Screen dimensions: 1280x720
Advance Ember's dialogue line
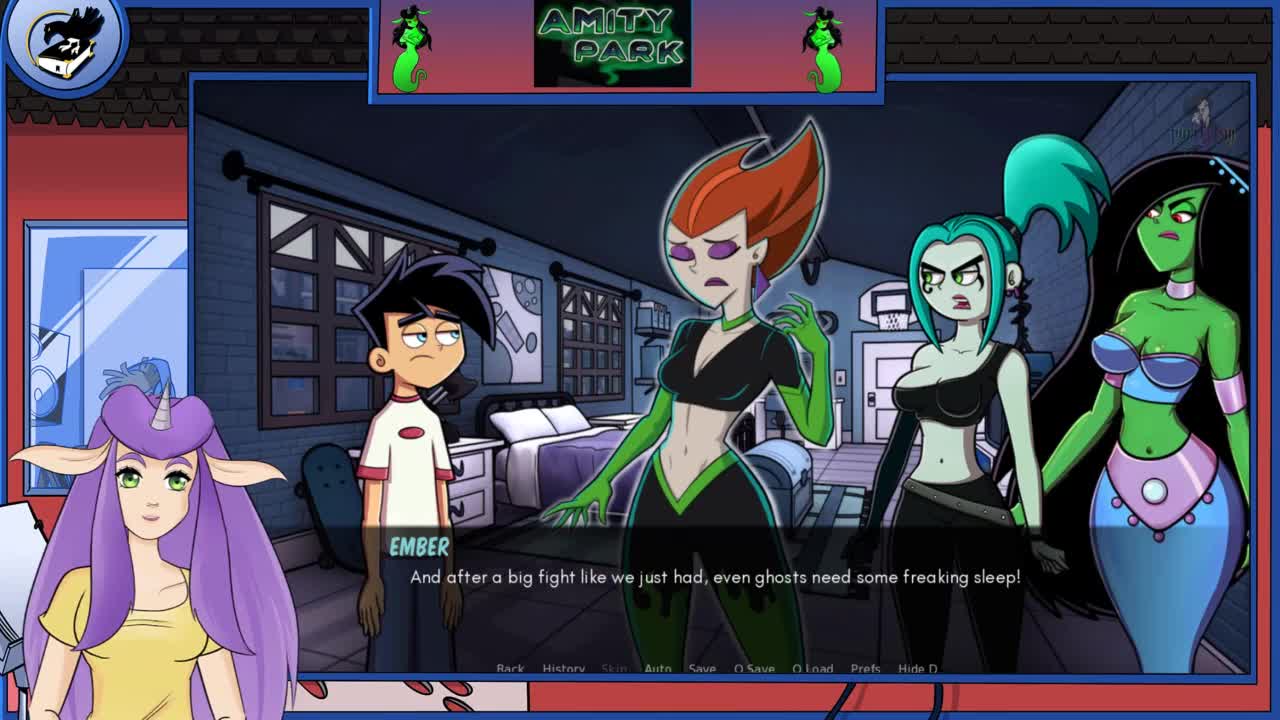click(714, 578)
